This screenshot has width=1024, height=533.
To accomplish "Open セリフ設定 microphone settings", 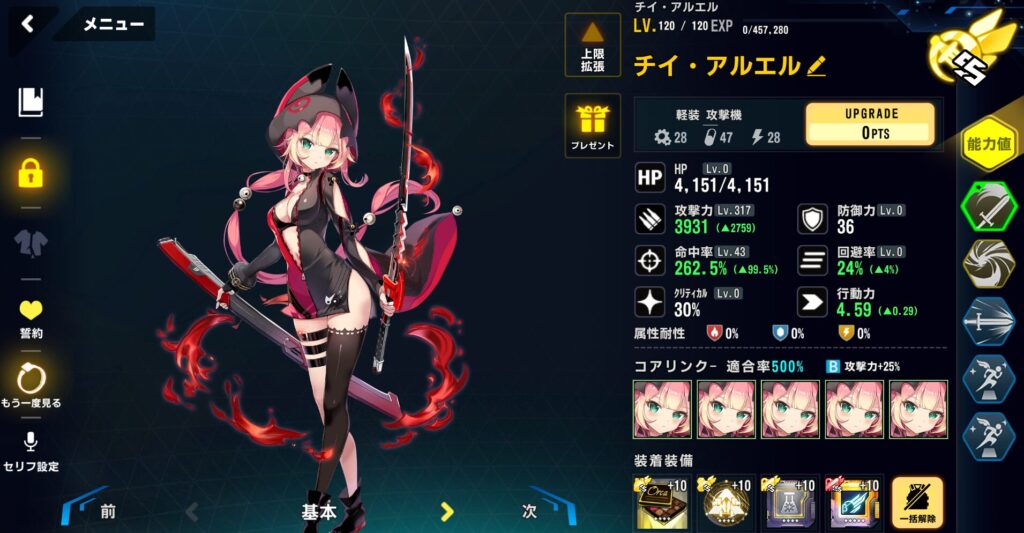I will 31,452.
